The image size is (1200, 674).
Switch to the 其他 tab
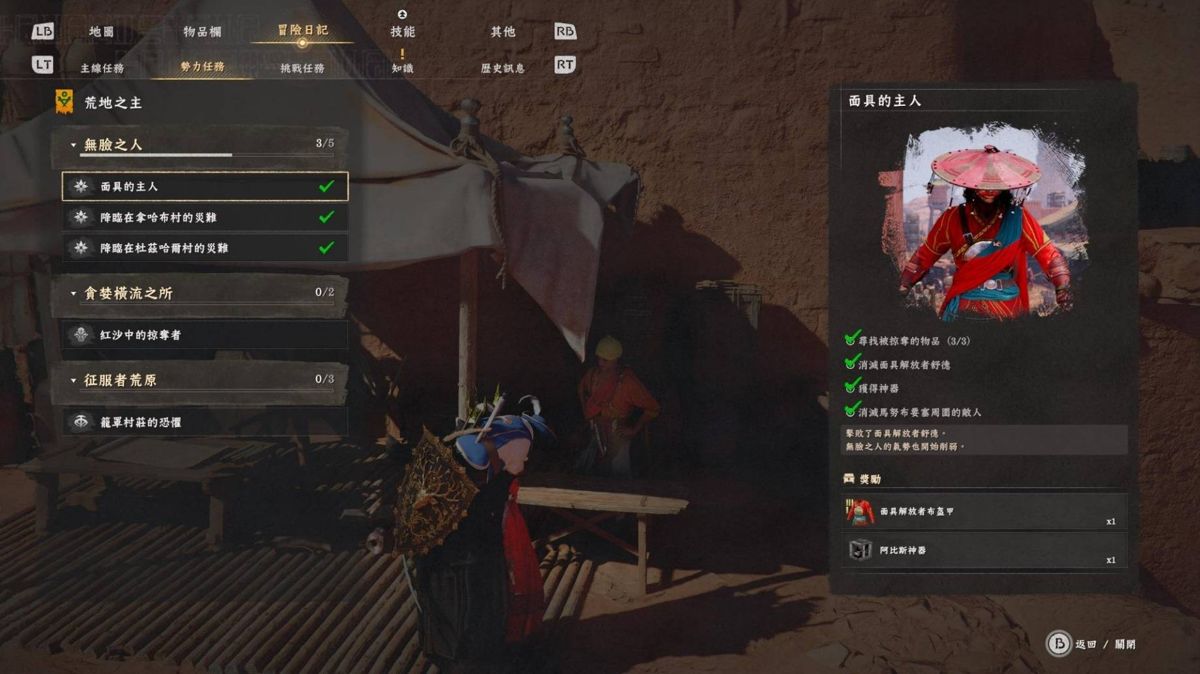click(x=503, y=32)
